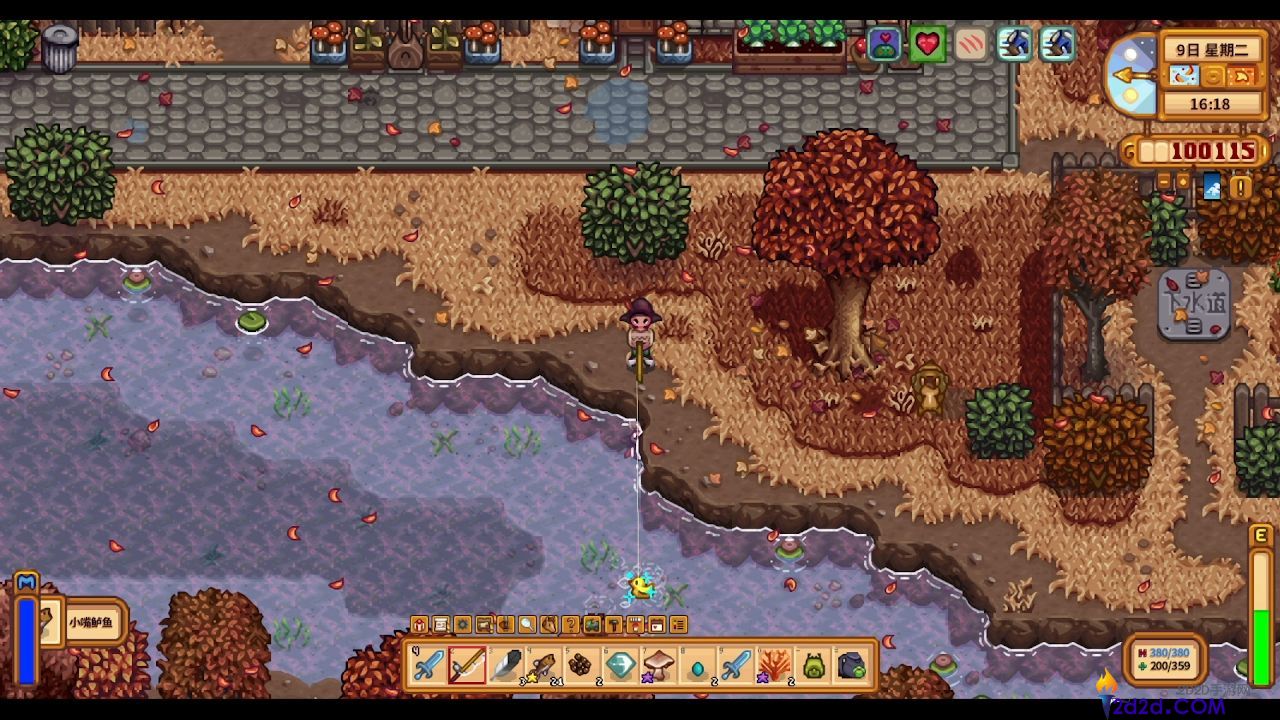Click the claw scratch buff icon
1280x720 pixels.
click(971, 44)
